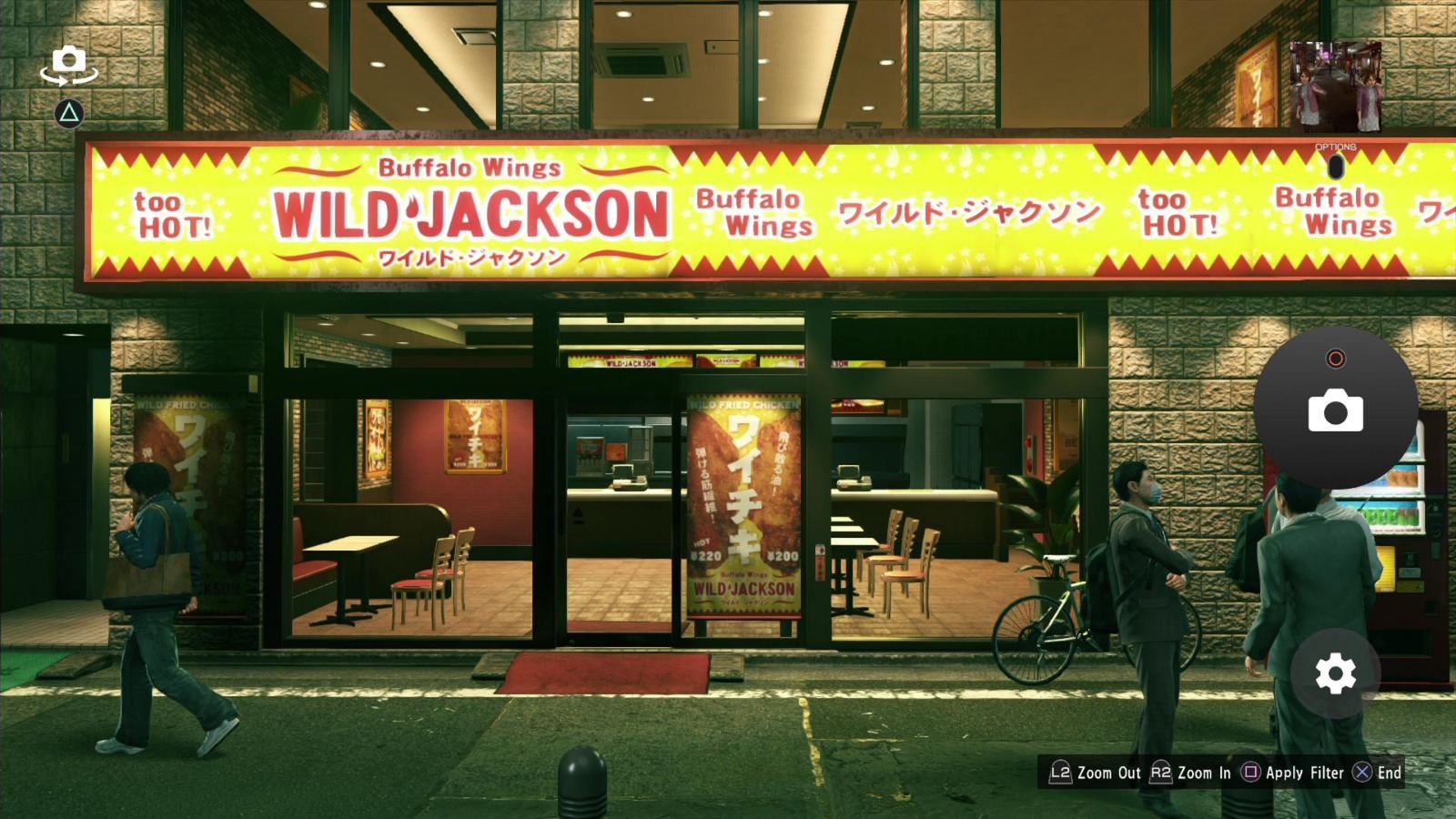
Task: Click the Zoom Out label in bottom bar
Action: (x=1109, y=773)
